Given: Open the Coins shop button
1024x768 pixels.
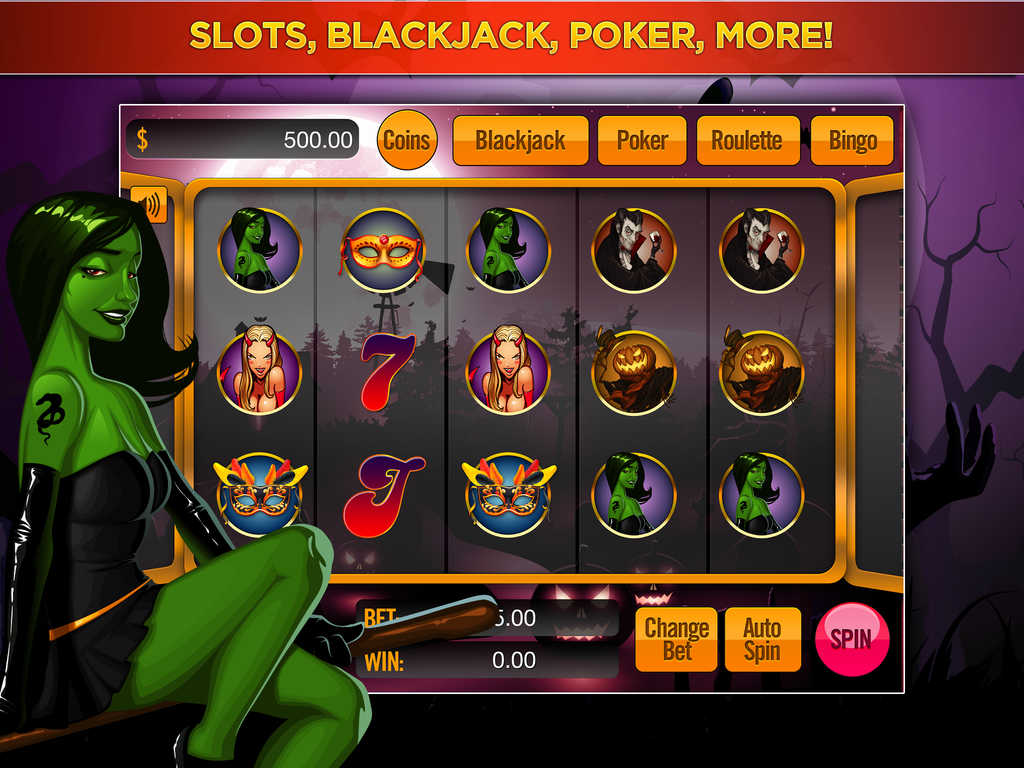Looking at the screenshot, I should click(x=406, y=140).
